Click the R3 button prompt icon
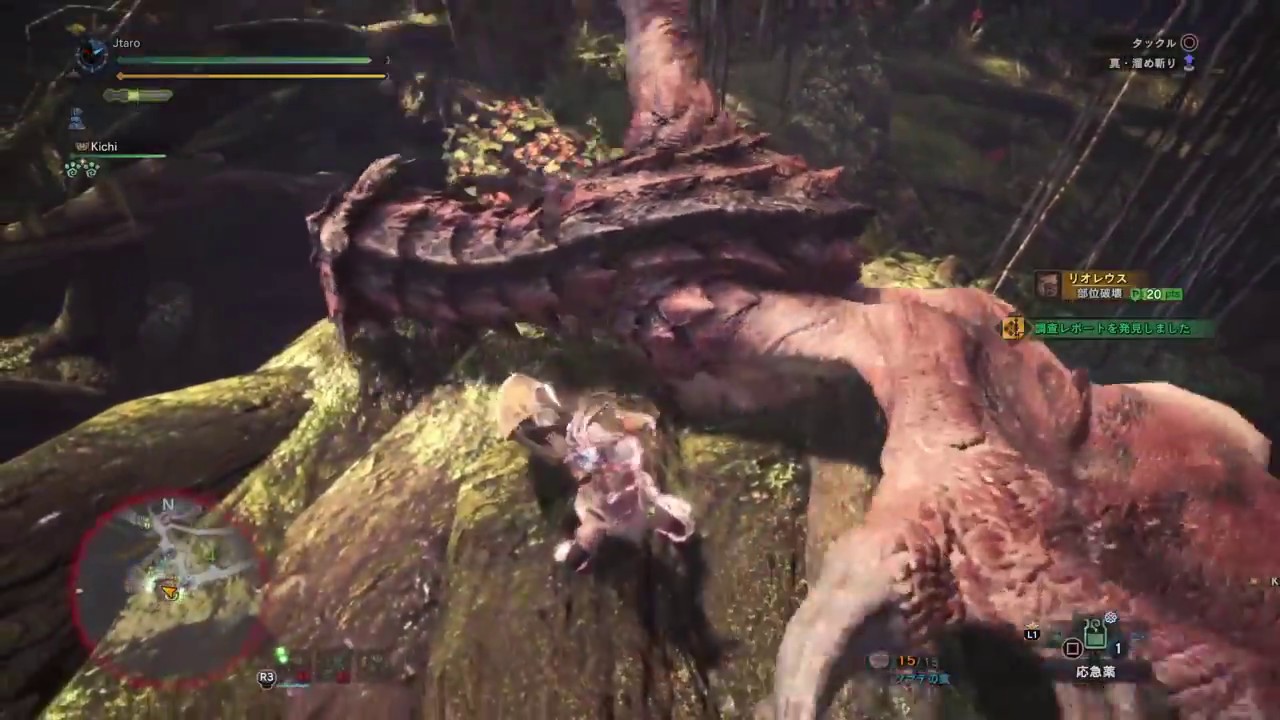Screen dimensions: 1280x720 (x=266, y=677)
